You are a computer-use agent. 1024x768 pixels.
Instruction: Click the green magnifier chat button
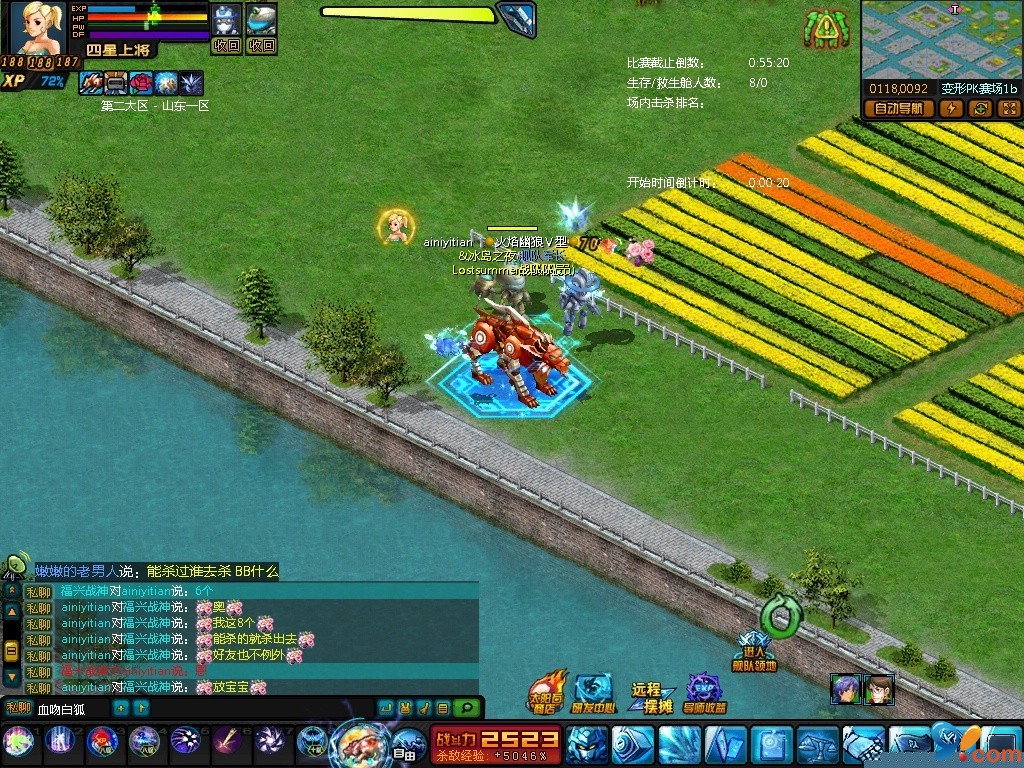pyautogui.click(x=464, y=709)
